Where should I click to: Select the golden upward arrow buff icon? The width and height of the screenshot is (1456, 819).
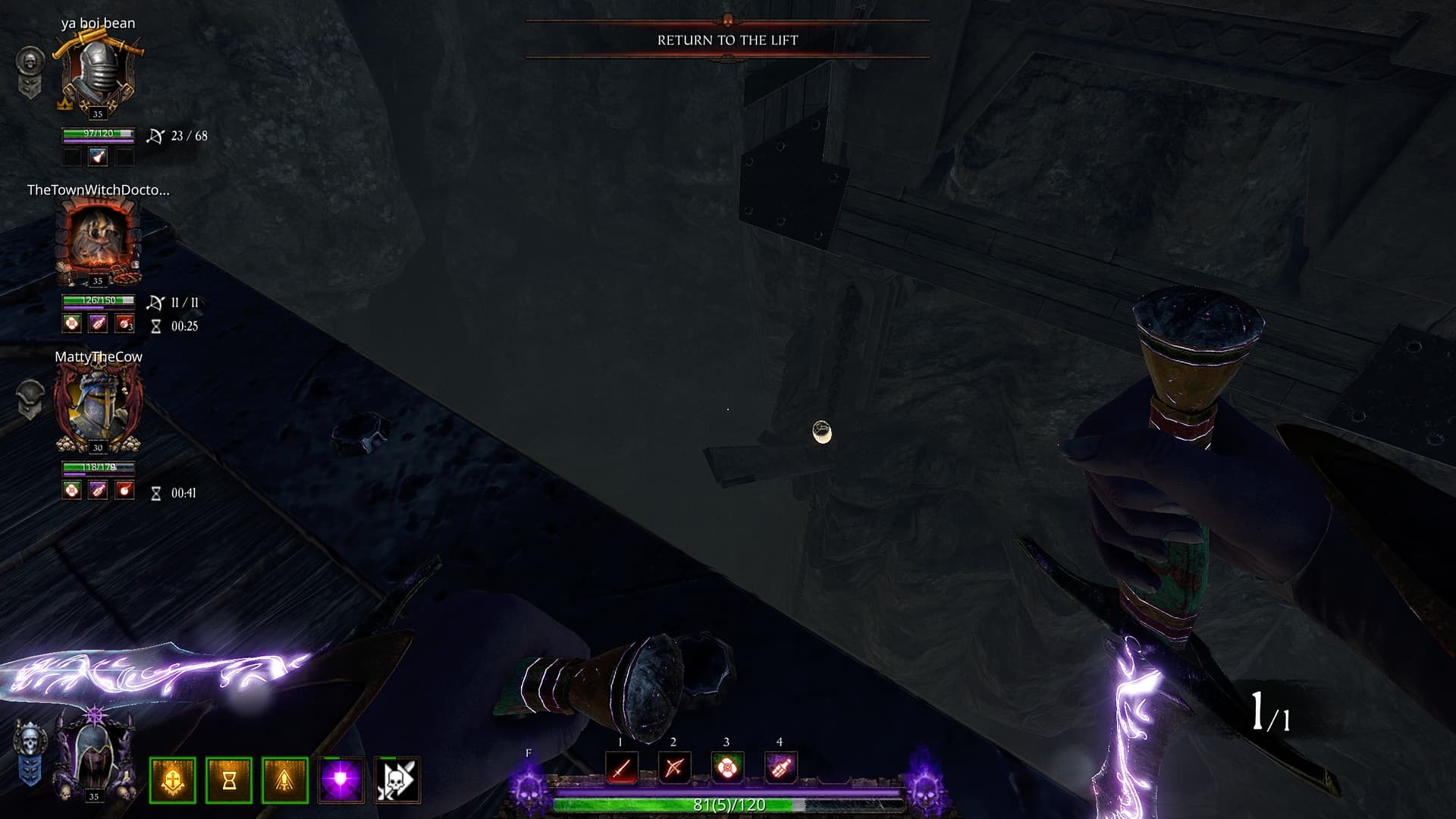285,780
